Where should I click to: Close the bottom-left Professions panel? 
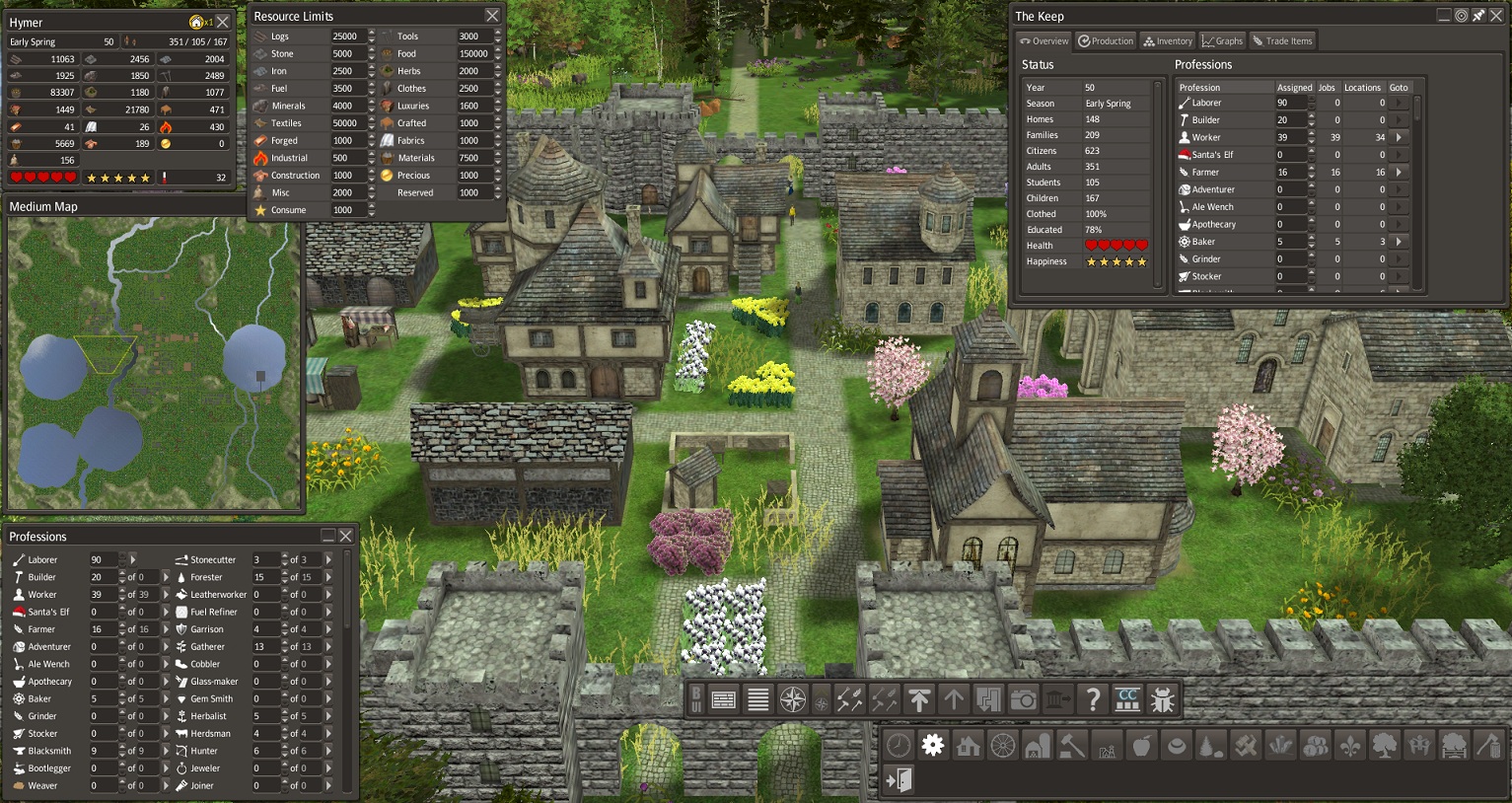click(346, 536)
